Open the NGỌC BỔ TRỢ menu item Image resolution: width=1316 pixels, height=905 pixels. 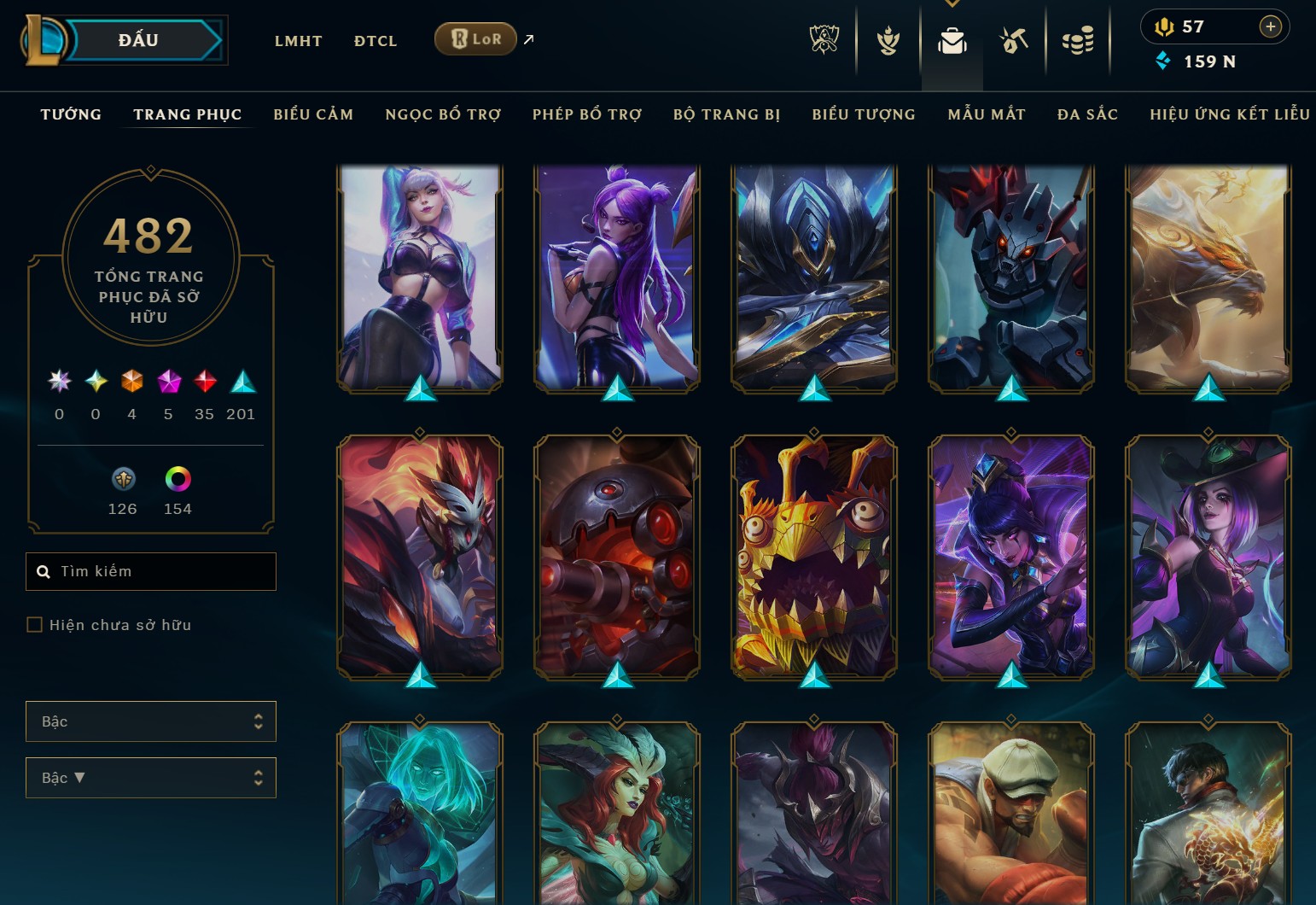pyautogui.click(x=442, y=114)
